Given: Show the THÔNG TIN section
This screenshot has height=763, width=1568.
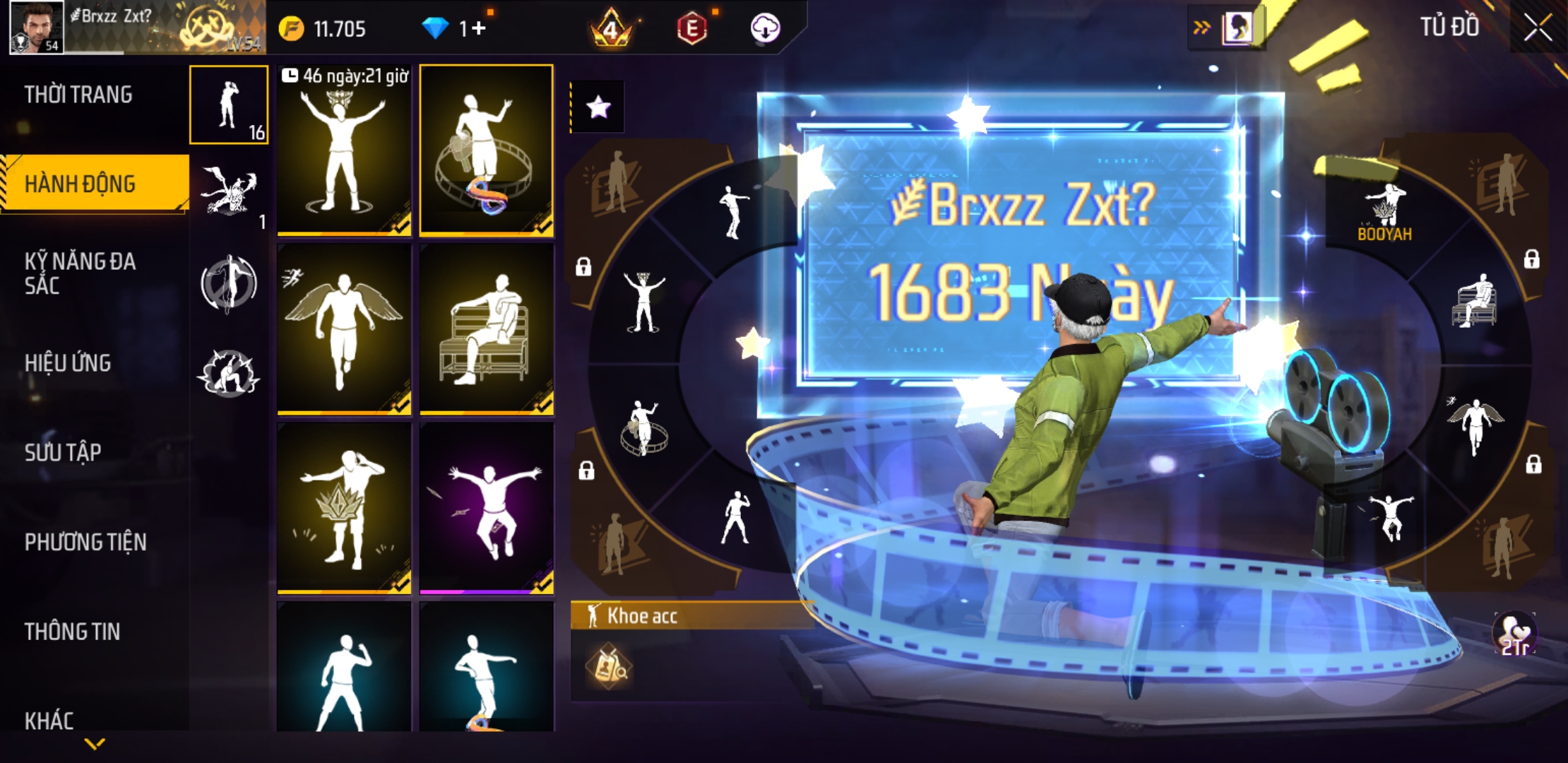Looking at the screenshot, I should coord(72,632).
